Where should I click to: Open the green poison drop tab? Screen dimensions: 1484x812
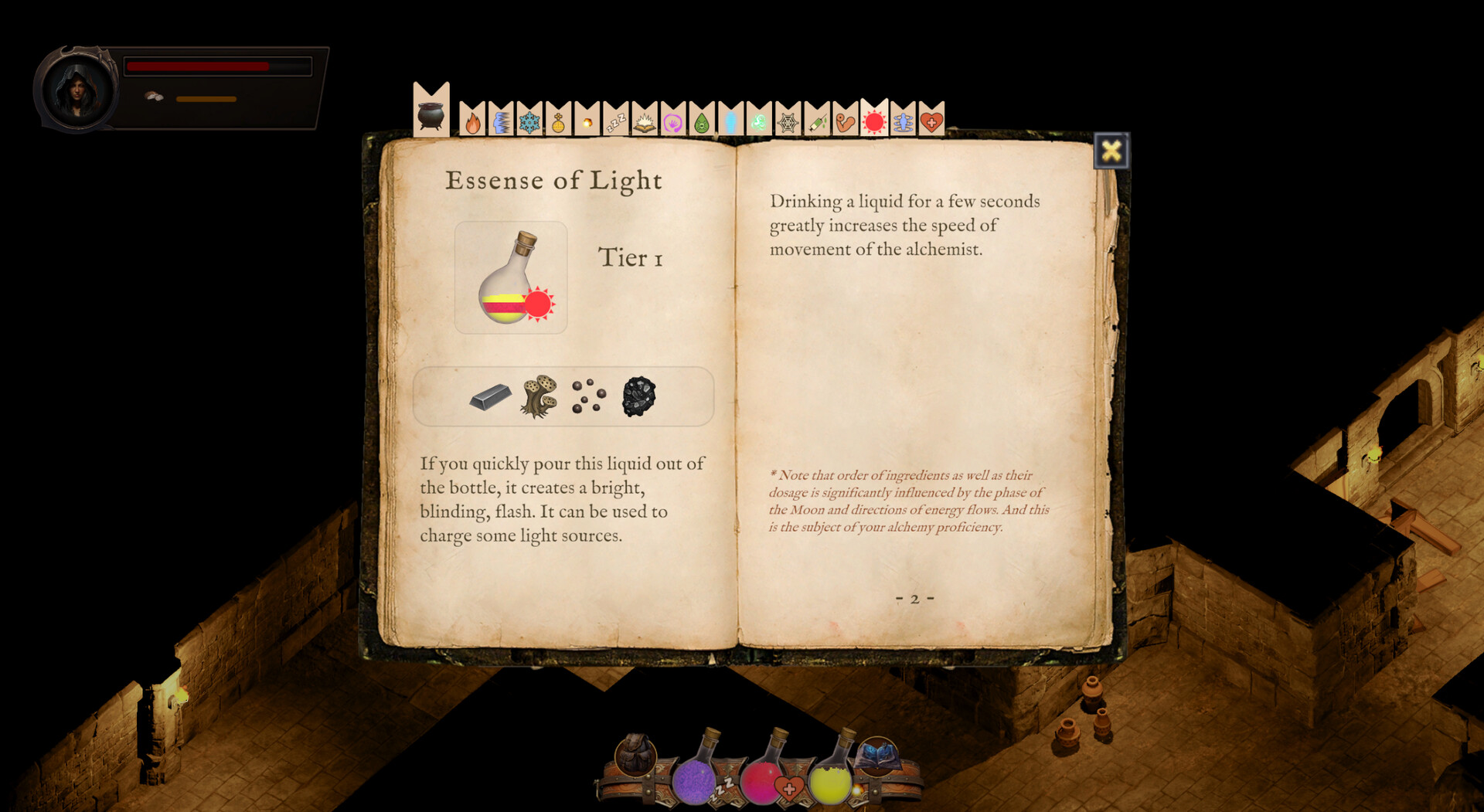703,121
